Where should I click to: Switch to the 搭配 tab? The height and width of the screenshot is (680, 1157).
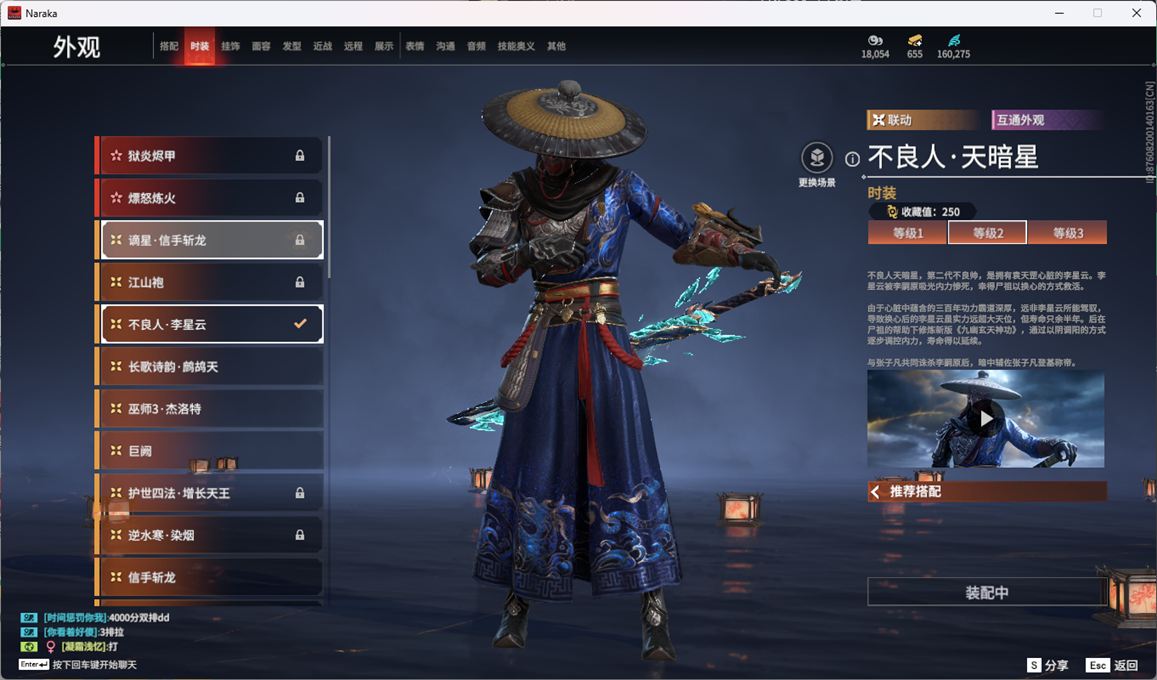point(169,46)
